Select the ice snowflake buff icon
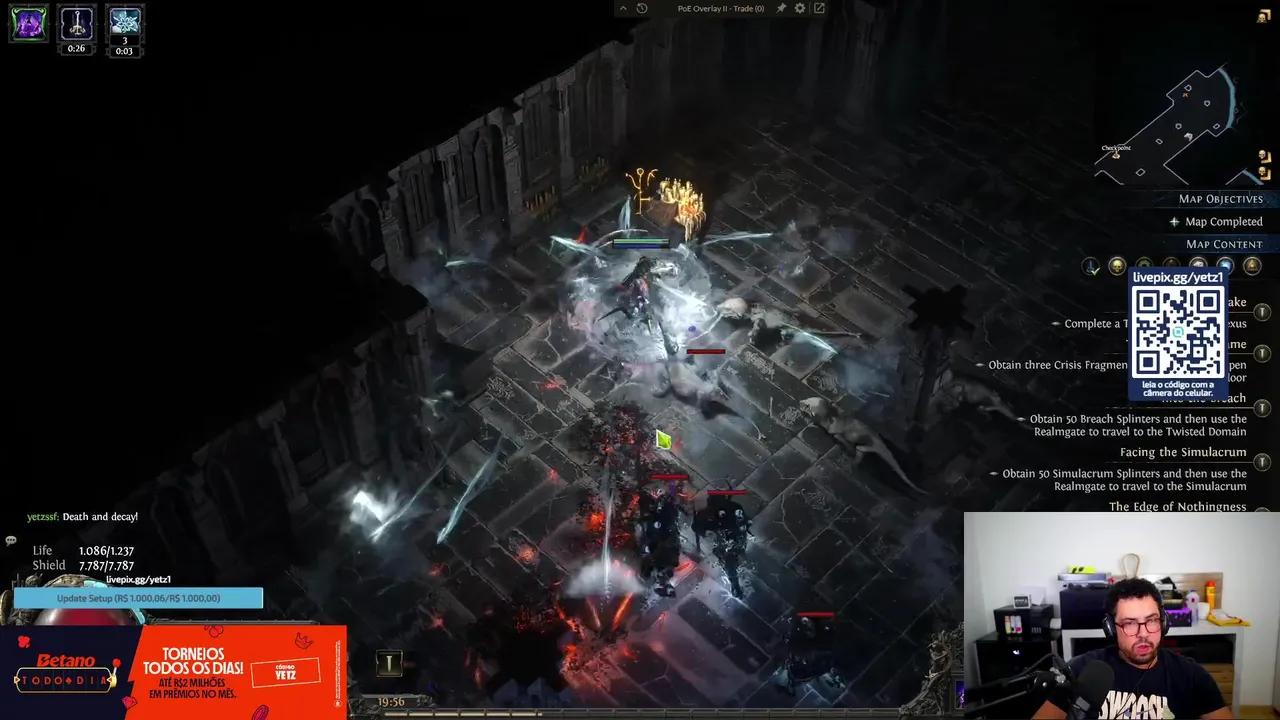Image resolution: width=1280 pixels, height=720 pixels. 124,22
